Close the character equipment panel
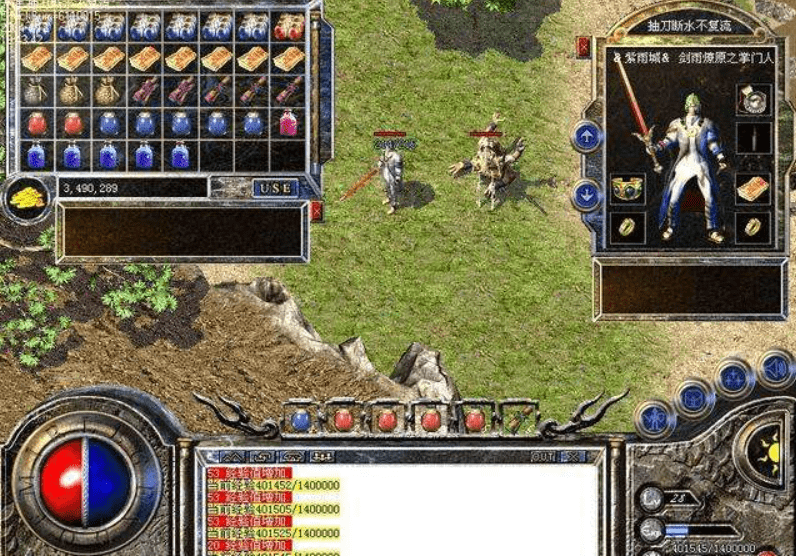 tap(583, 44)
